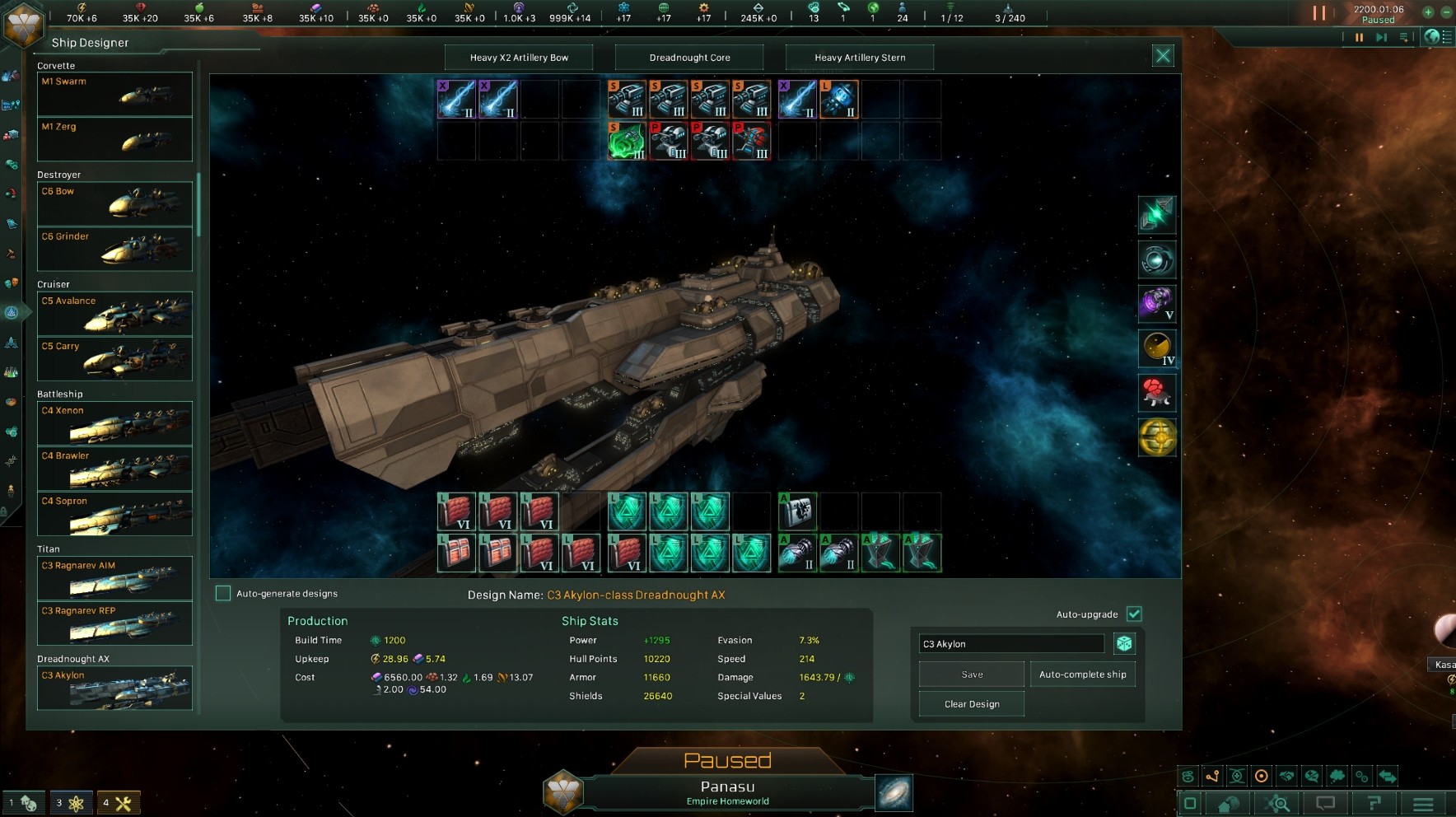The height and width of the screenshot is (817, 1456).
Task: Select the C3 Akylon dreadnought design
Action: coord(114,687)
